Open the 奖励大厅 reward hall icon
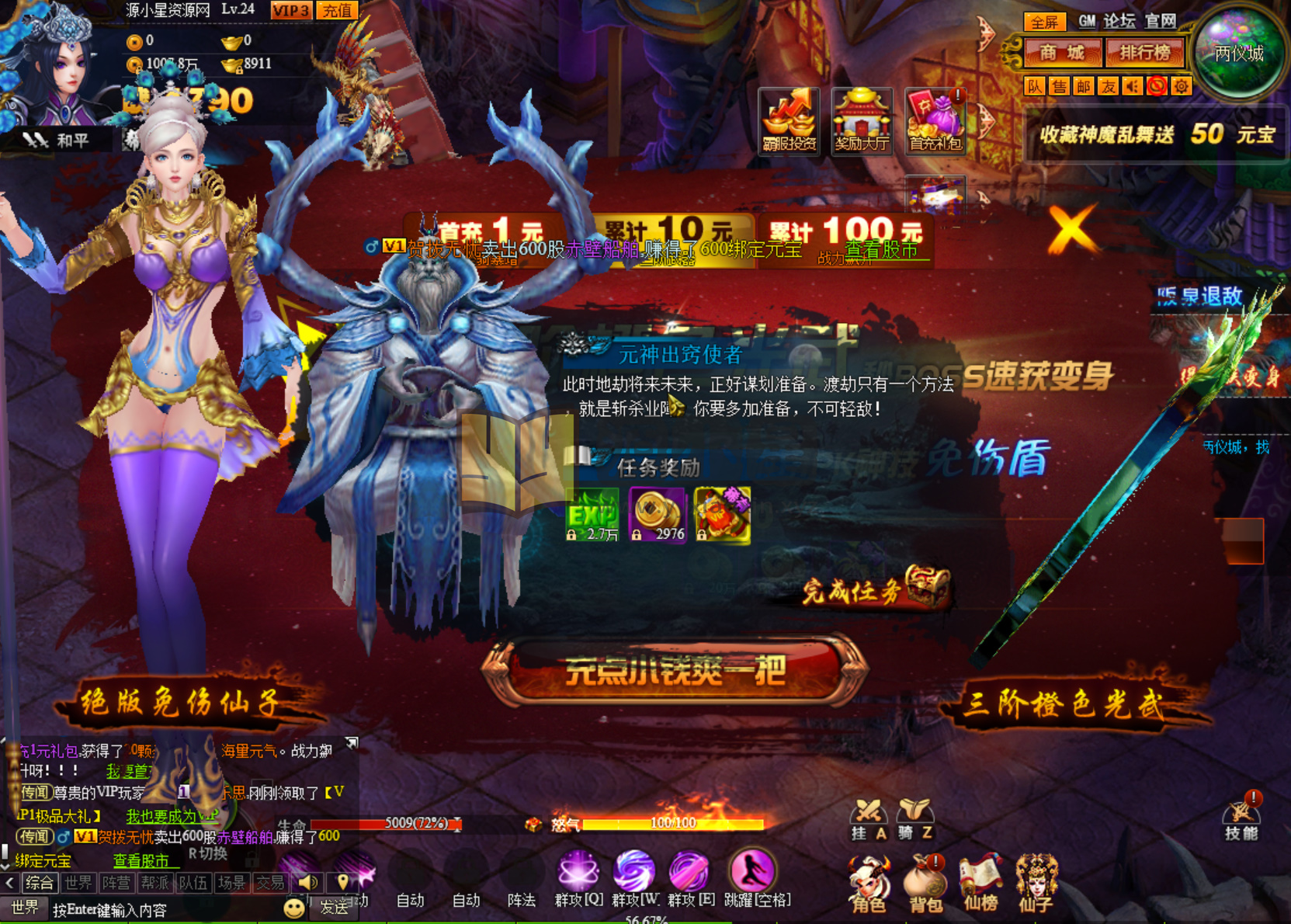The image size is (1291, 924). [x=863, y=120]
